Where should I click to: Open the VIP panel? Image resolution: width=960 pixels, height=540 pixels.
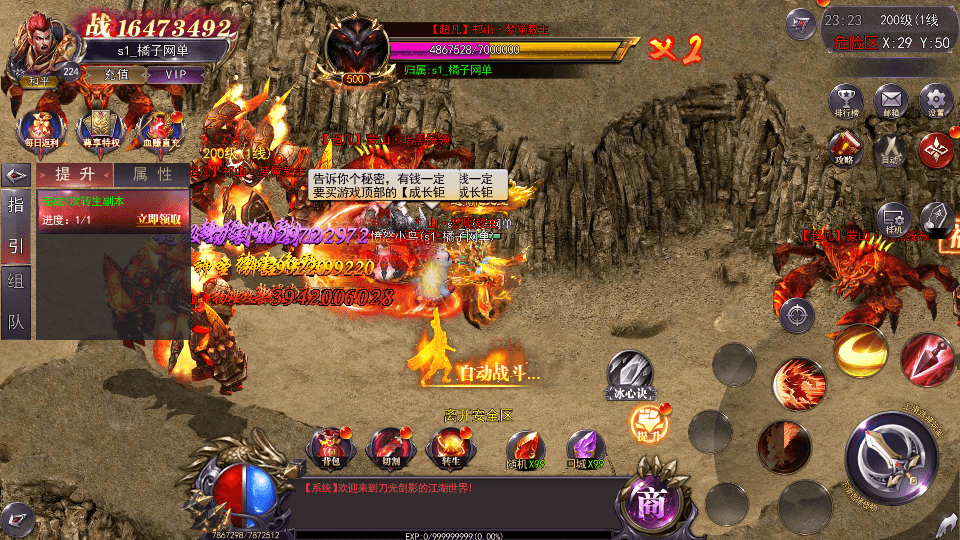click(176, 75)
